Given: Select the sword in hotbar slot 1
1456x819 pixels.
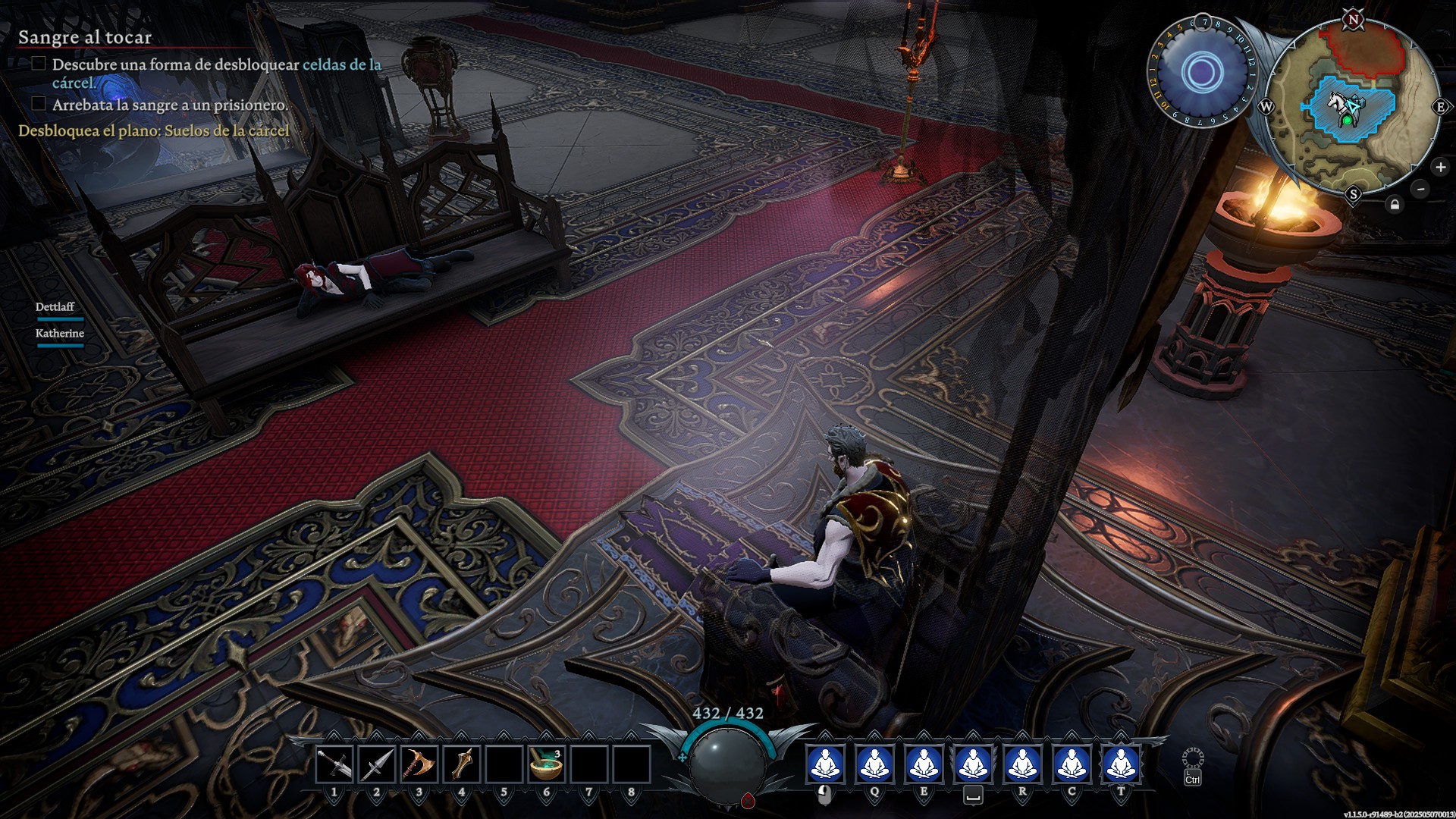Looking at the screenshot, I should (x=334, y=764).
